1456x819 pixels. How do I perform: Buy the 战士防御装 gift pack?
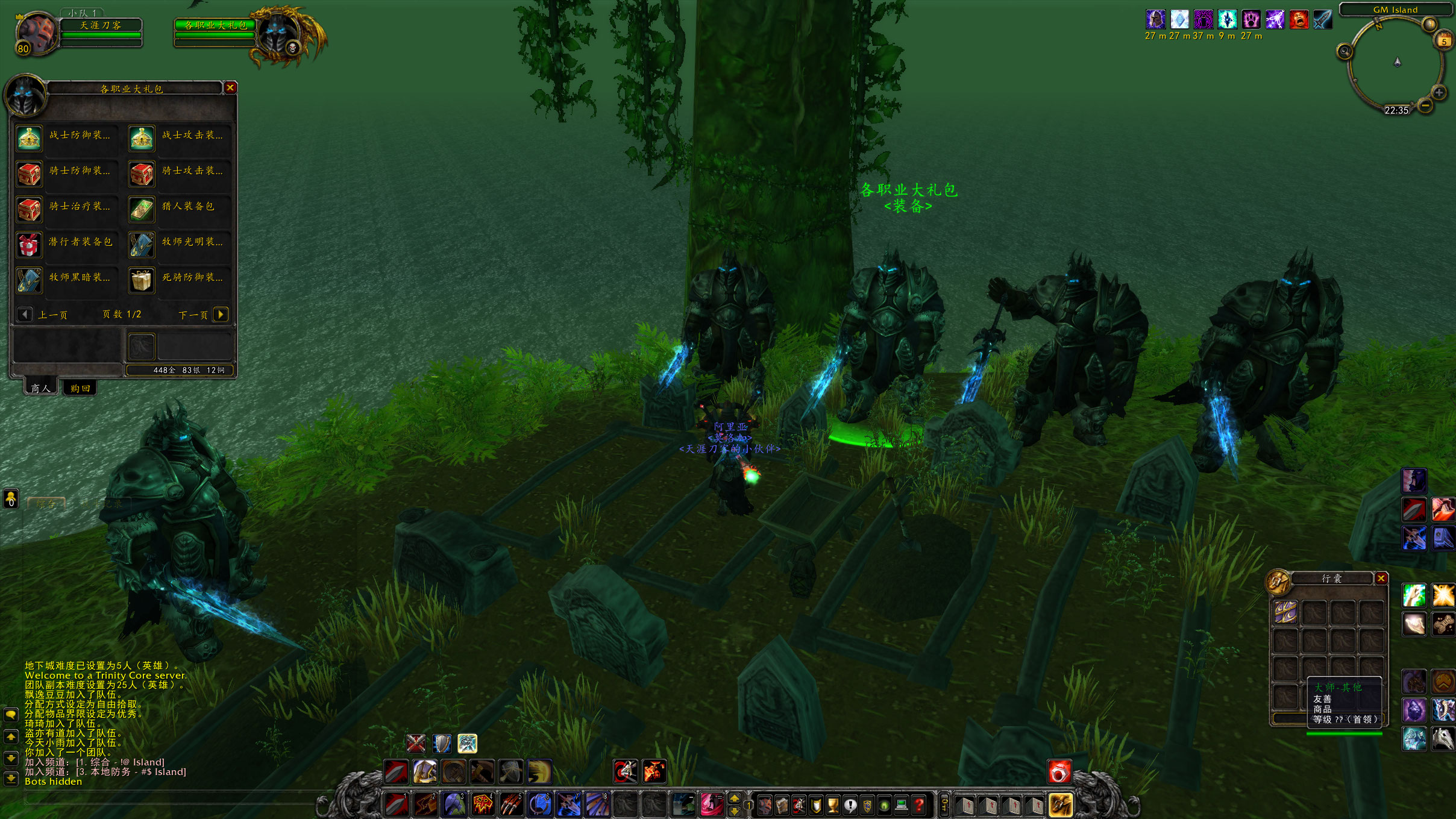[x=29, y=139]
